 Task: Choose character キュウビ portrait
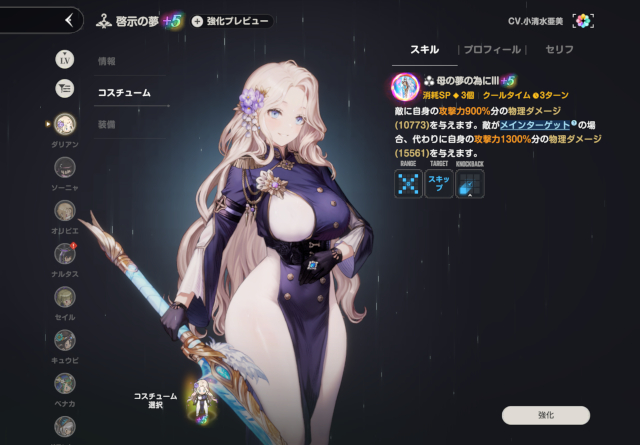[x=64, y=341]
